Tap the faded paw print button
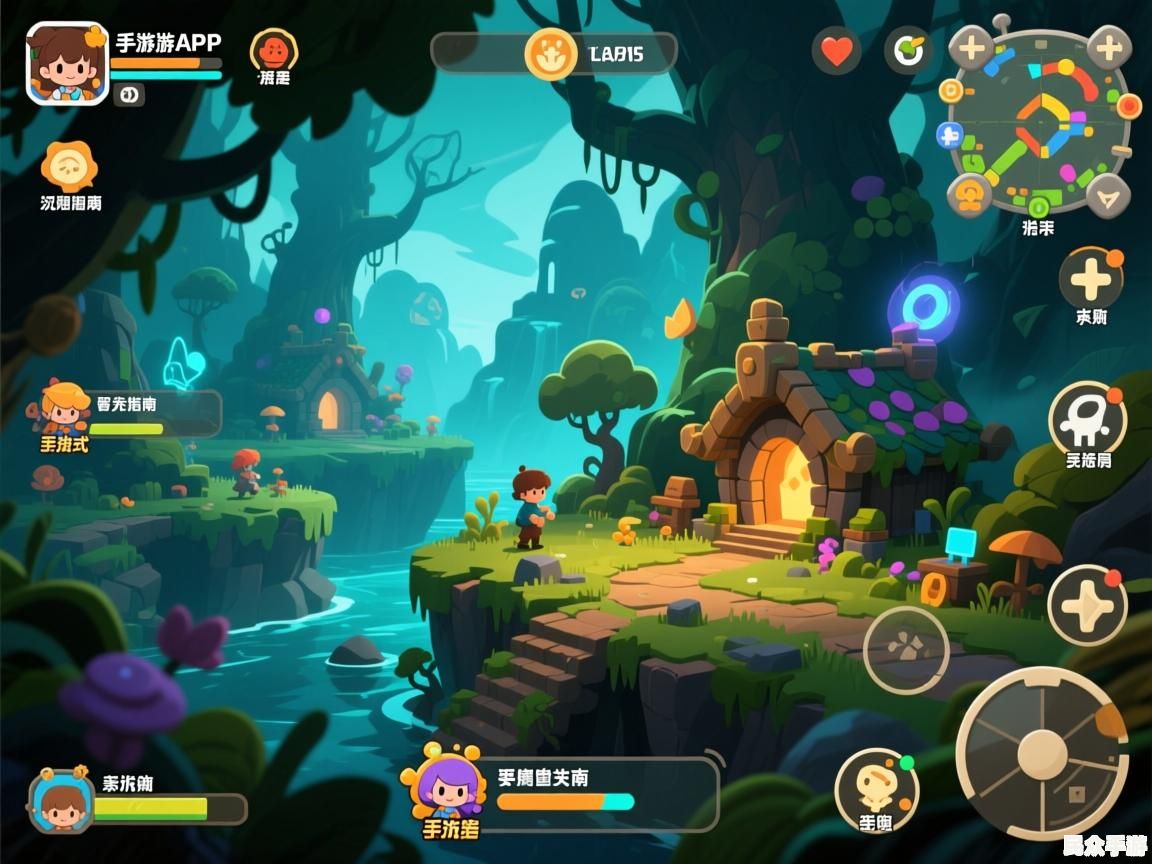The width and height of the screenshot is (1152, 864). click(x=906, y=649)
